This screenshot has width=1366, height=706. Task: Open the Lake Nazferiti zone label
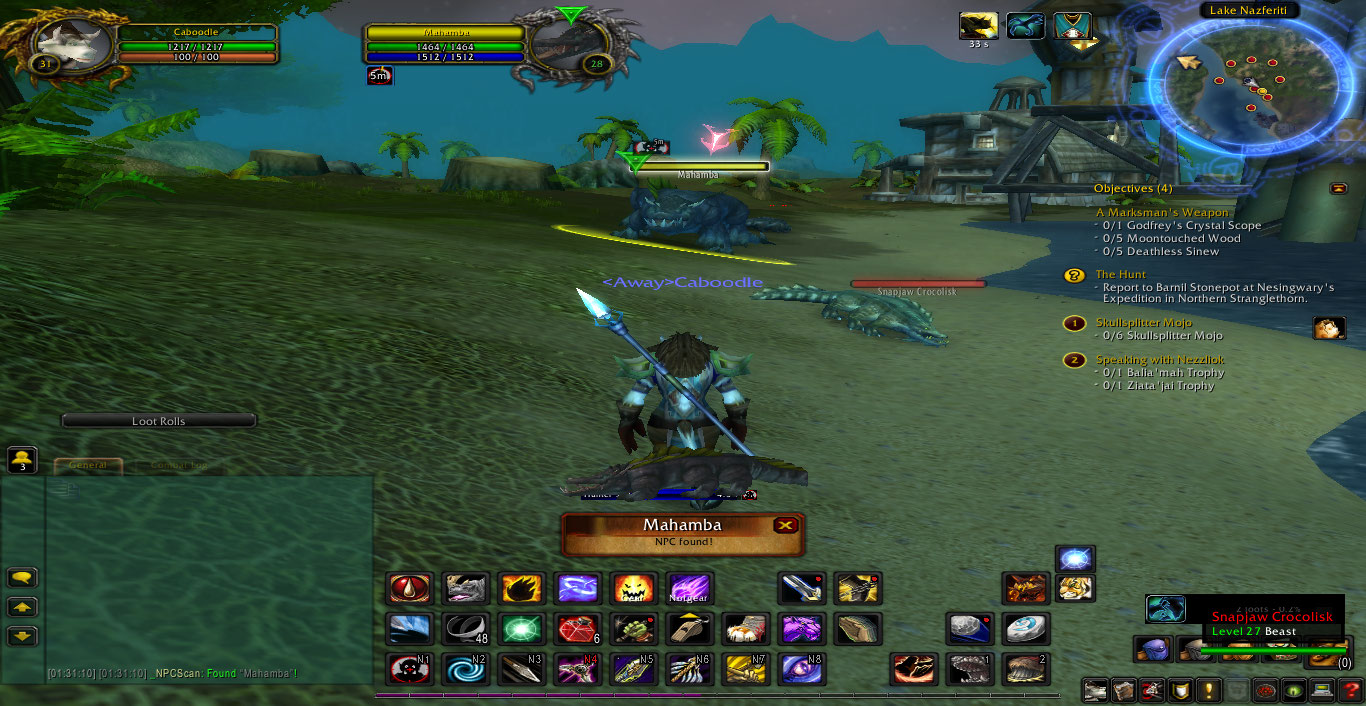click(x=1249, y=10)
